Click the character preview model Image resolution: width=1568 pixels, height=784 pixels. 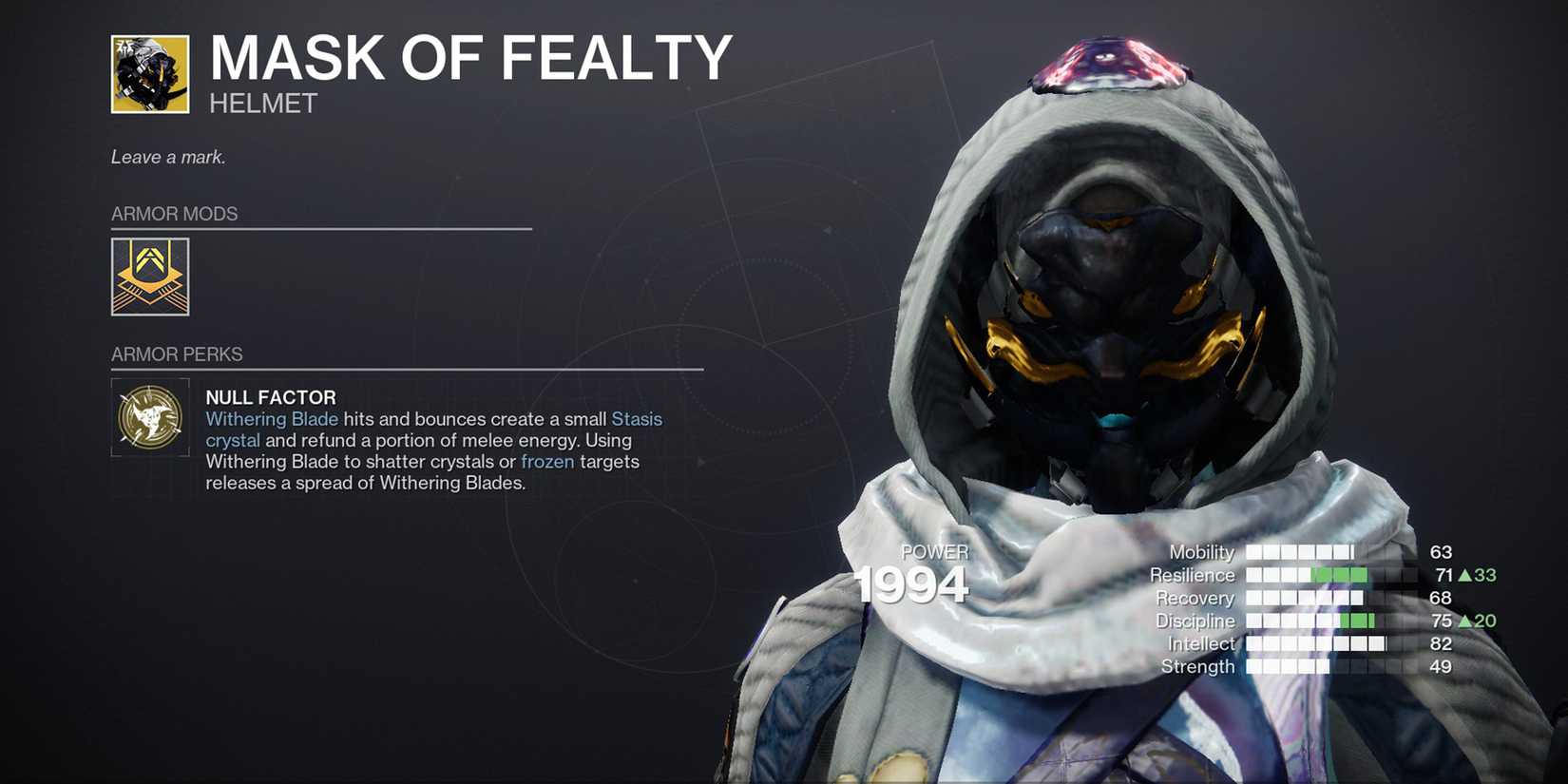[x=1112, y=333]
